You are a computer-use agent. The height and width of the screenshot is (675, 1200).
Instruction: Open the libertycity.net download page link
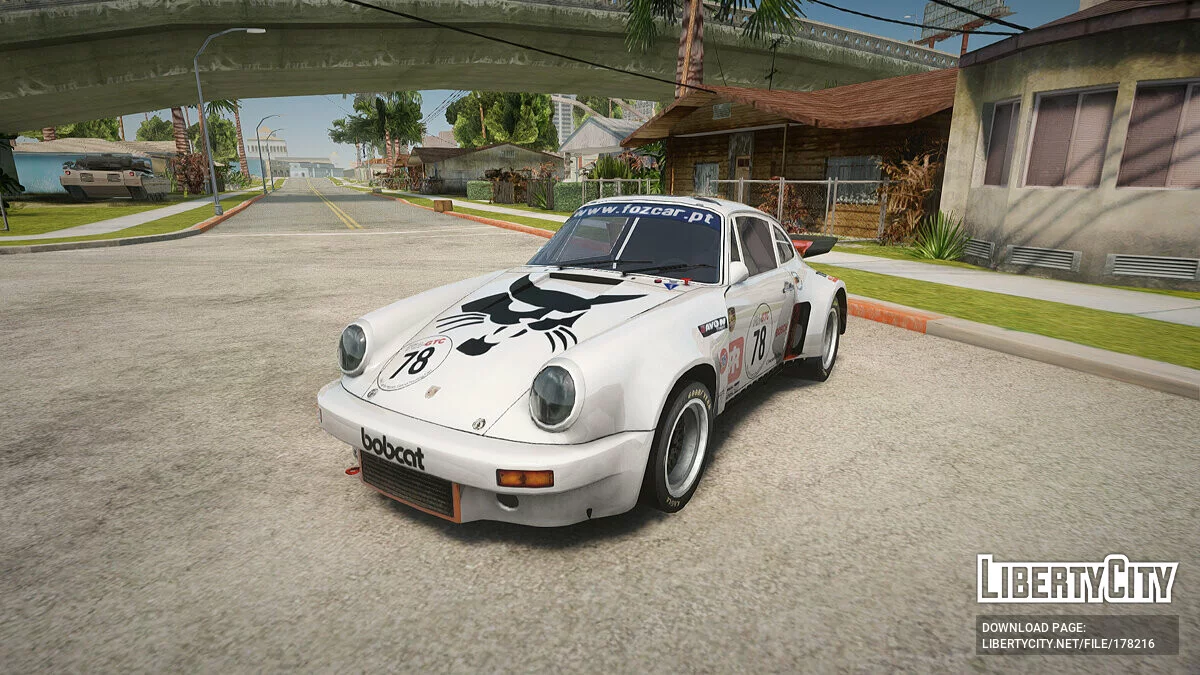[x=1069, y=643]
